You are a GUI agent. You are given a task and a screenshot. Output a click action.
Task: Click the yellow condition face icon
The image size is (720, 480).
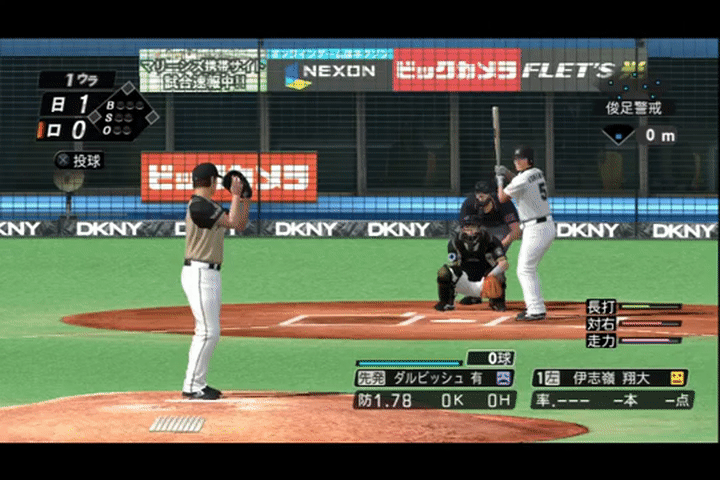677,378
